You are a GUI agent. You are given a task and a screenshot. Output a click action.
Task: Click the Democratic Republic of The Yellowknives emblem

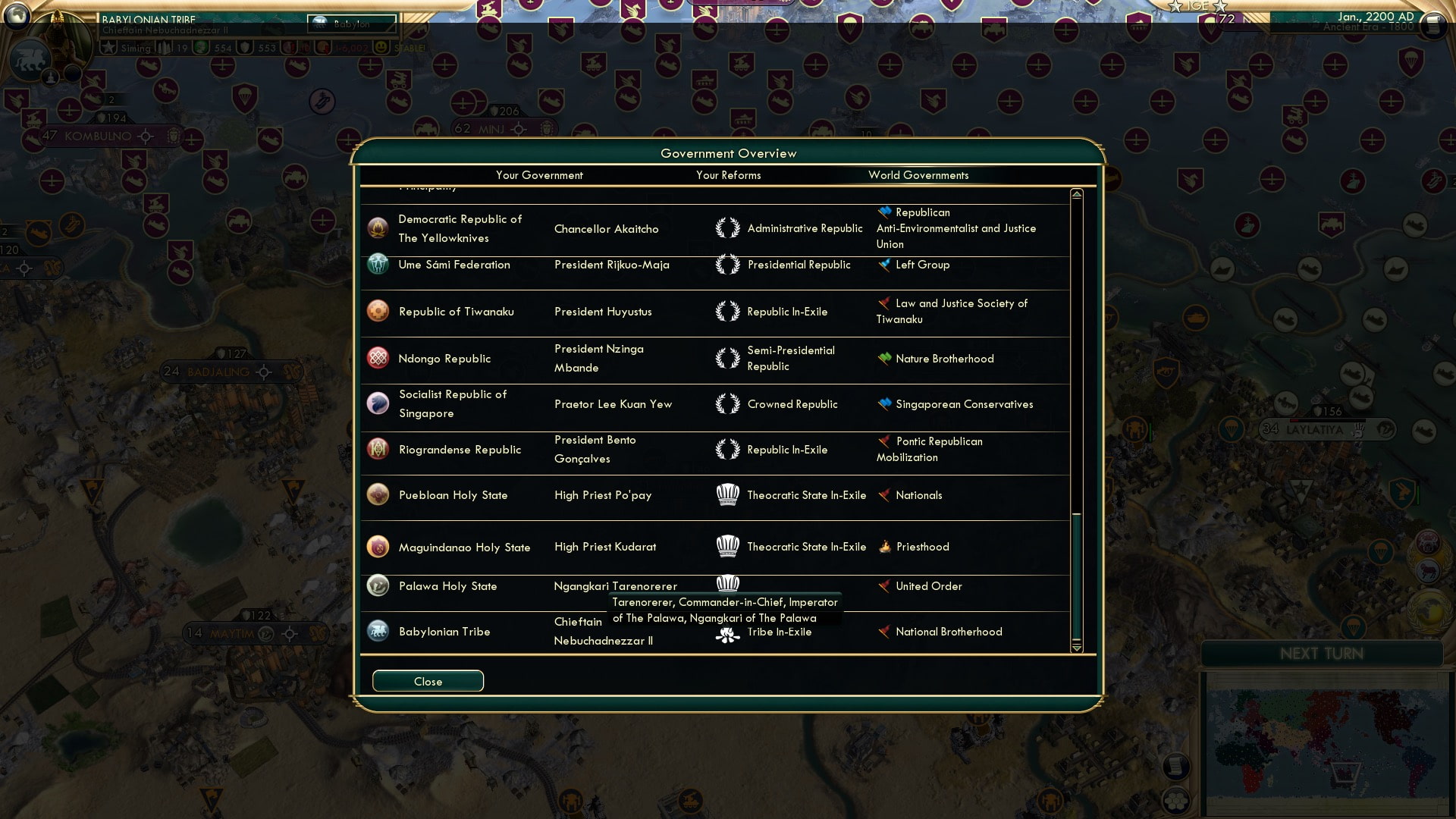(379, 227)
